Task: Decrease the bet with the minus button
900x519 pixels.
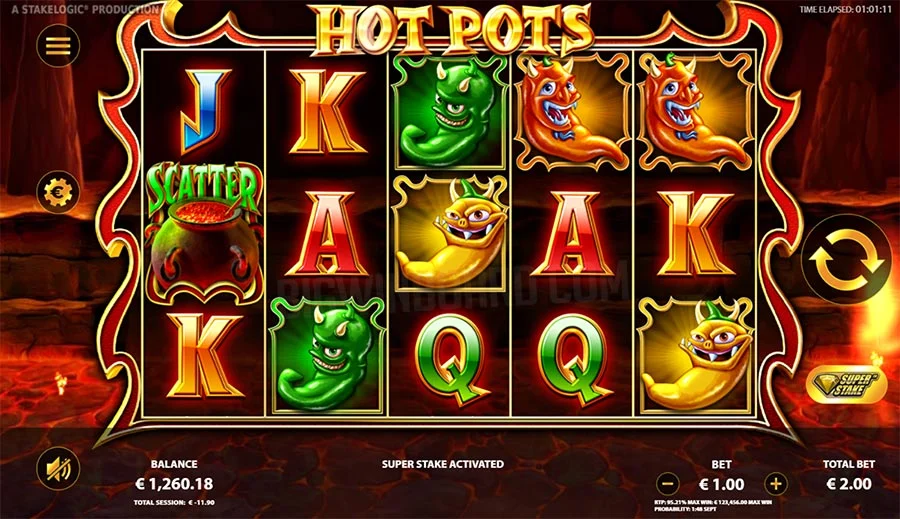Action: (668, 484)
